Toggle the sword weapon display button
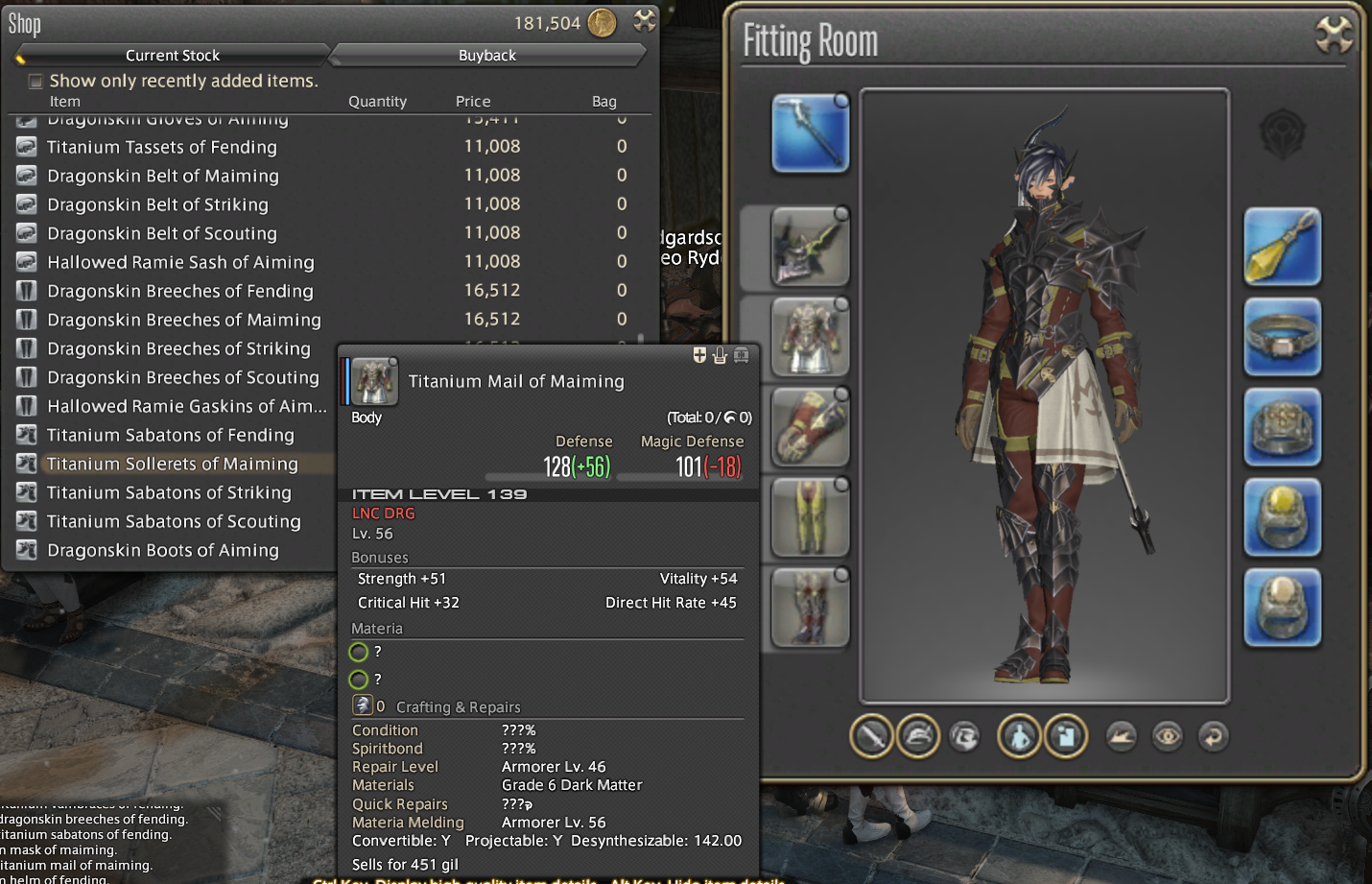This screenshot has height=884, width=1372. (x=871, y=737)
